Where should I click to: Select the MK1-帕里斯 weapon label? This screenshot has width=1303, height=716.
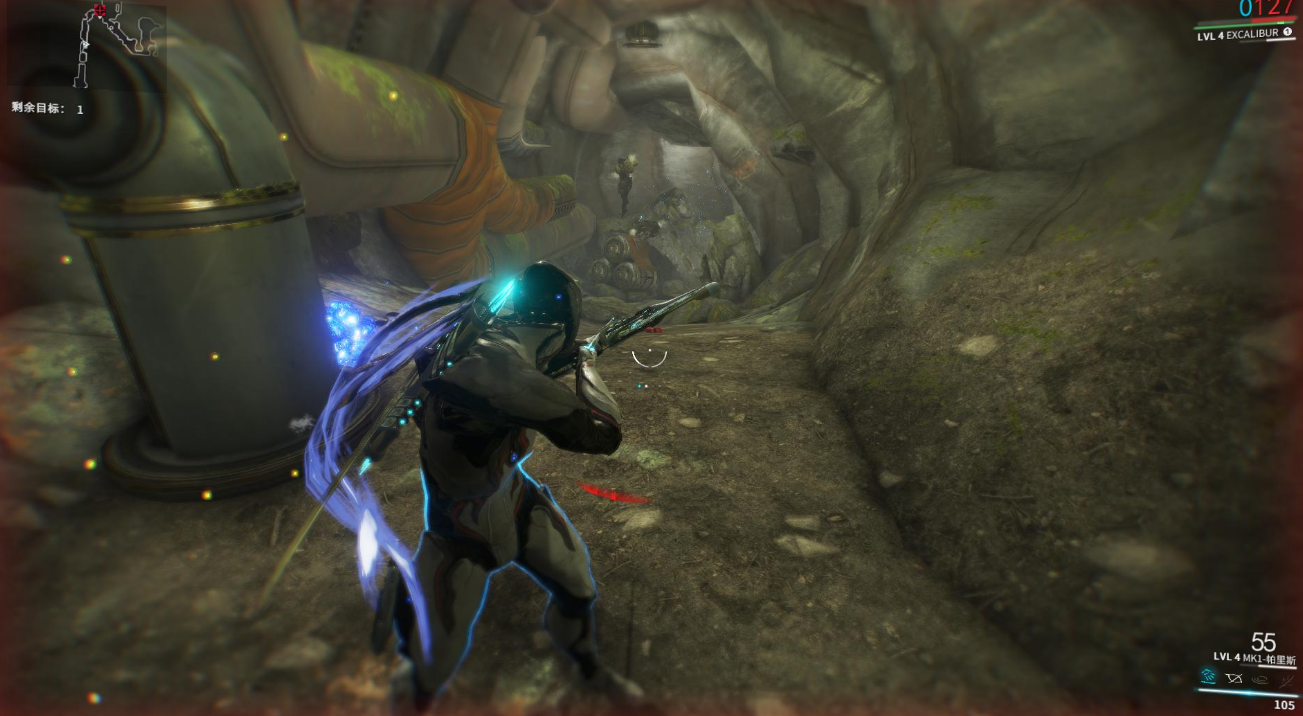pyautogui.click(x=1255, y=658)
